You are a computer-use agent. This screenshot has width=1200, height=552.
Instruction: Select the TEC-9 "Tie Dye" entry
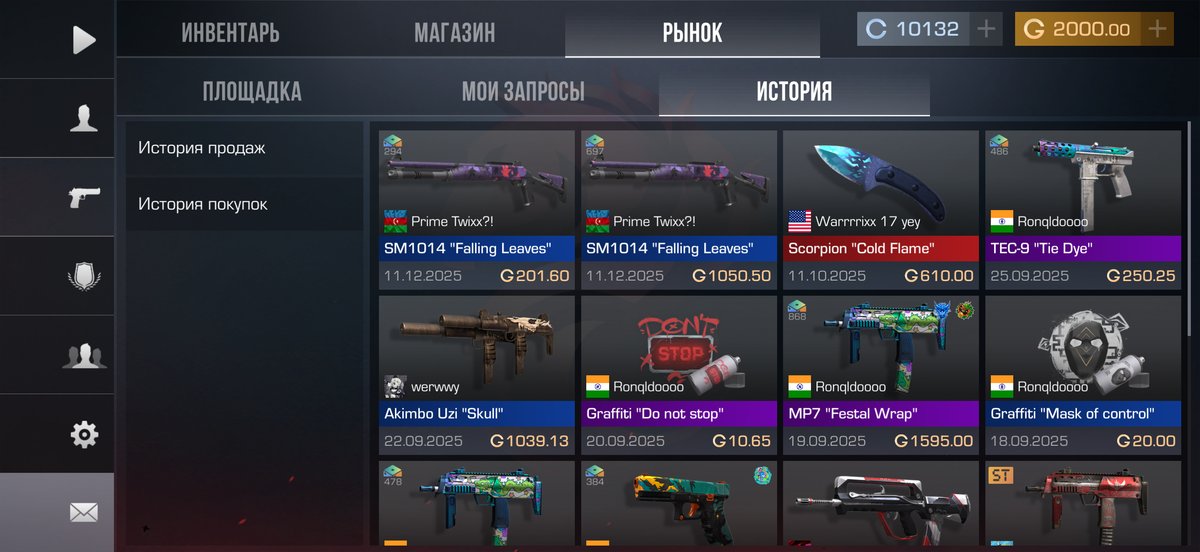(x=1082, y=210)
